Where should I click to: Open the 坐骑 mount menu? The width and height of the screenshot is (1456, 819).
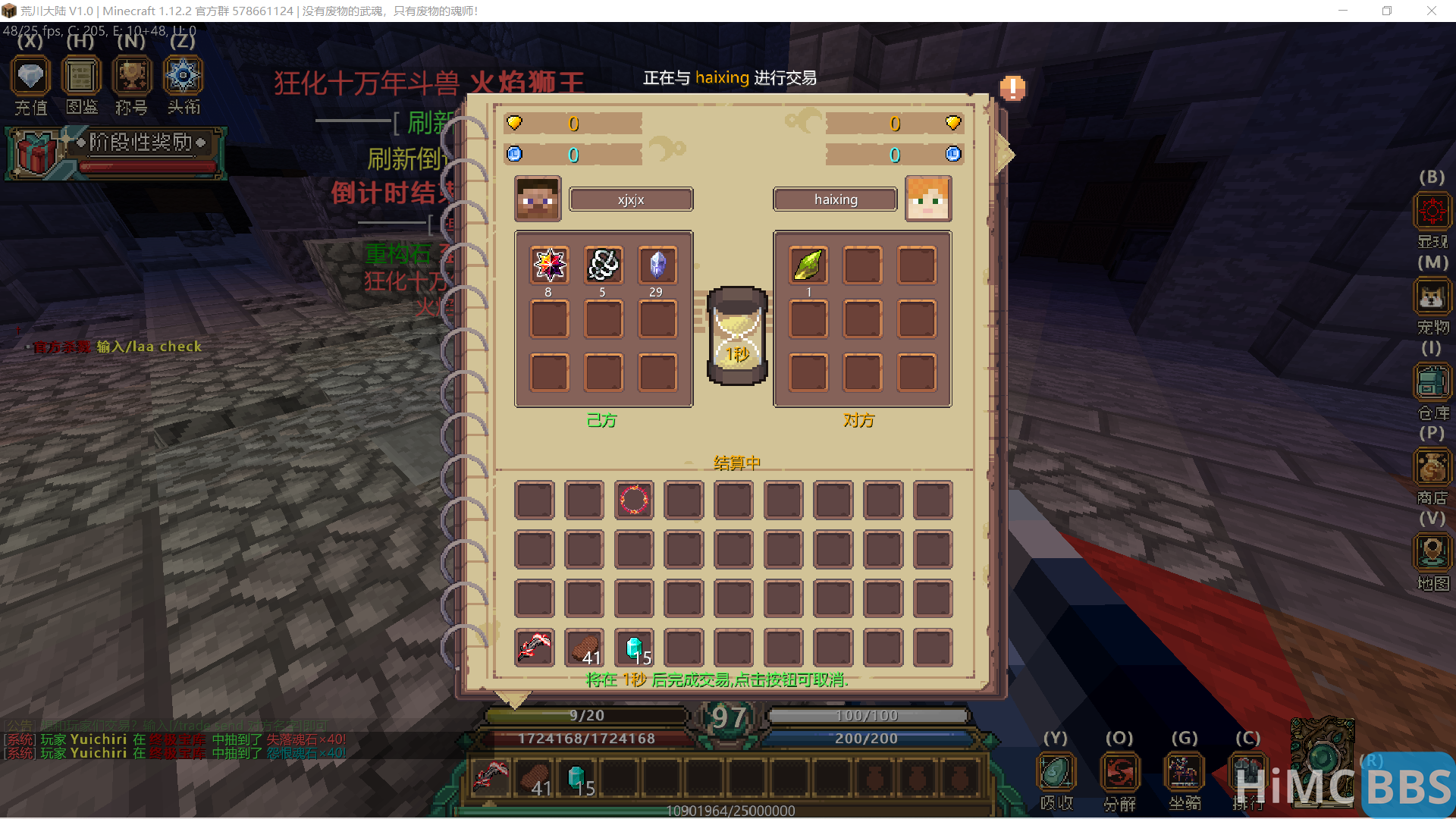[1184, 772]
